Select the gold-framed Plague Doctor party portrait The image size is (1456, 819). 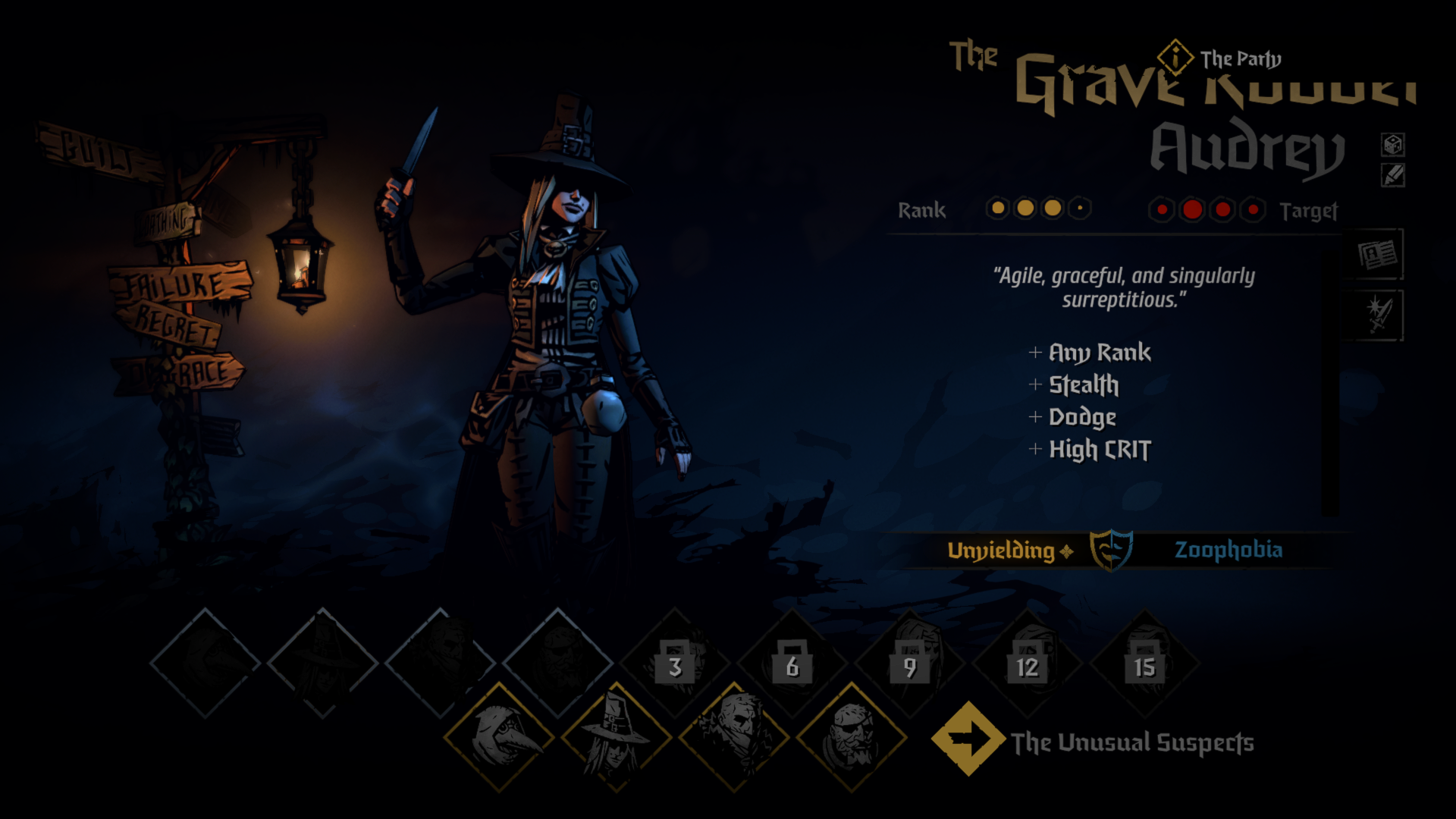498,737
